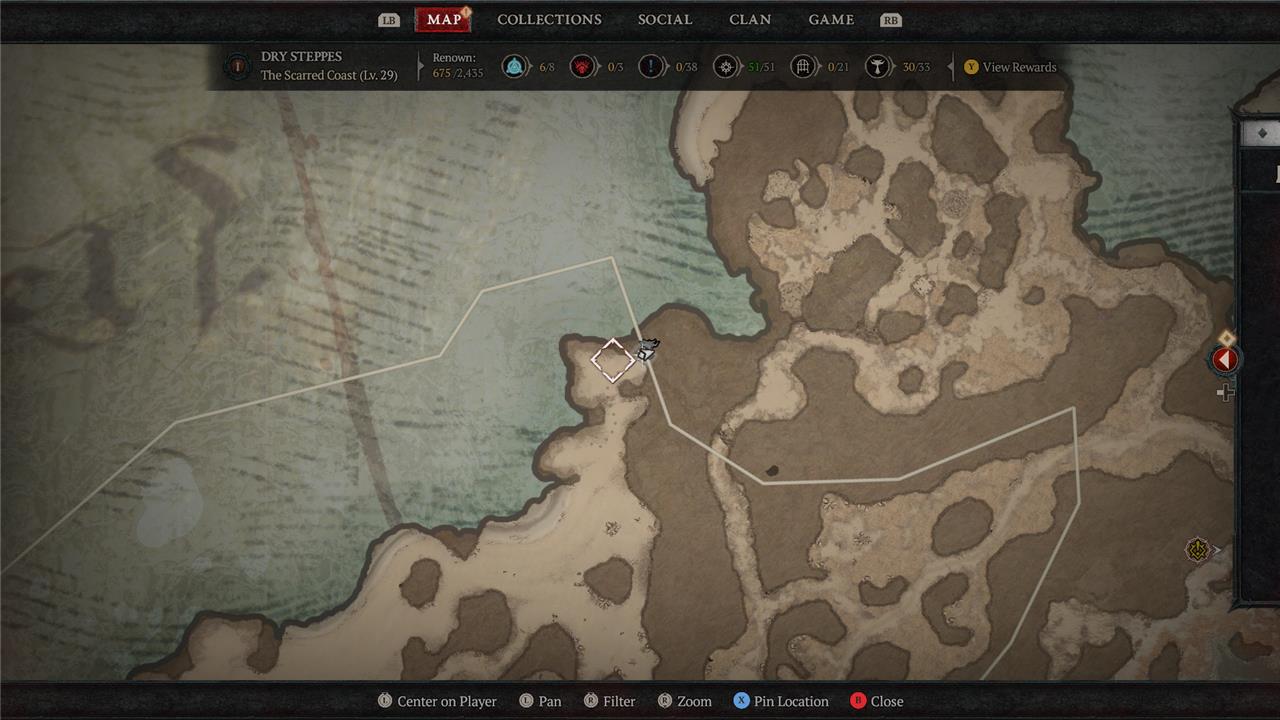Open the map Filter option

609,701
